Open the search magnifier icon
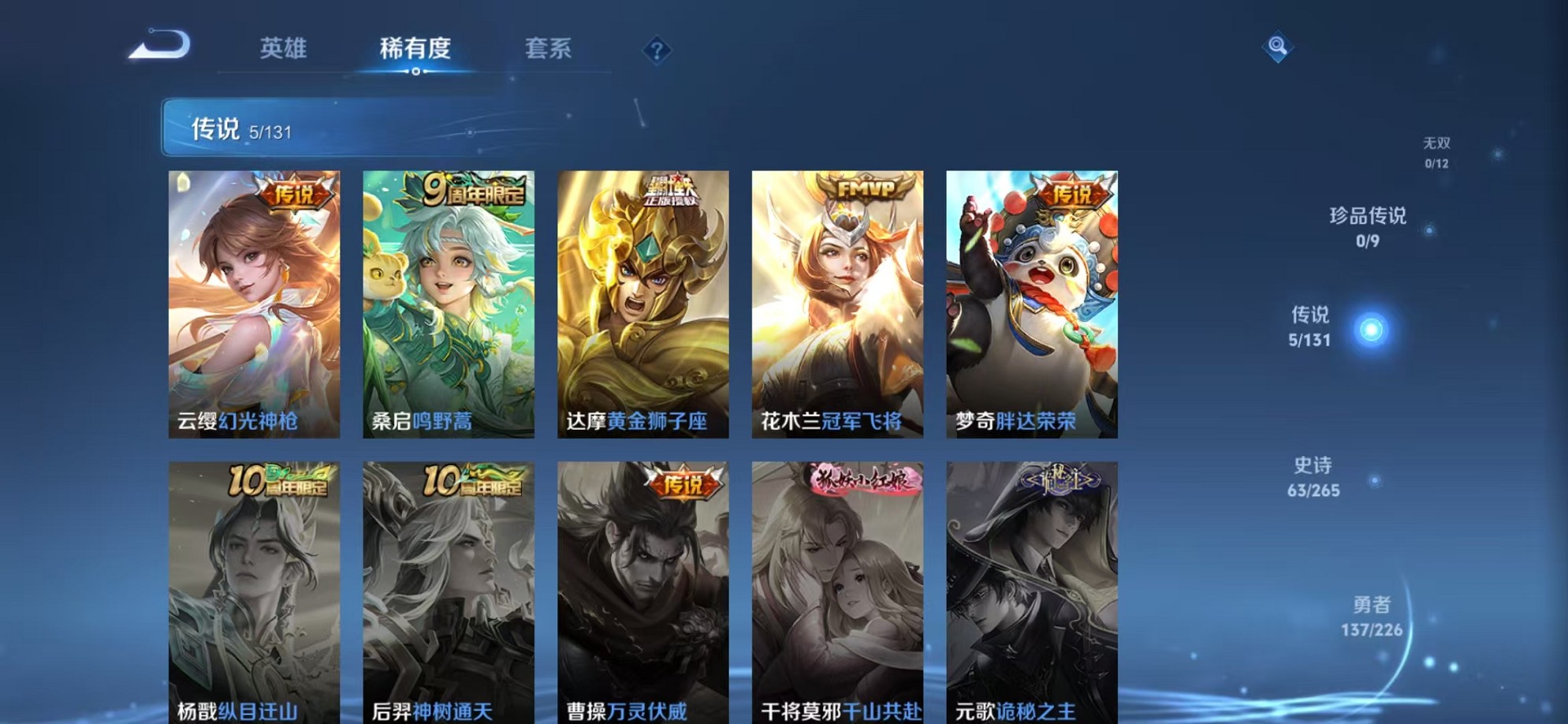1568x724 pixels. pyautogui.click(x=1277, y=49)
